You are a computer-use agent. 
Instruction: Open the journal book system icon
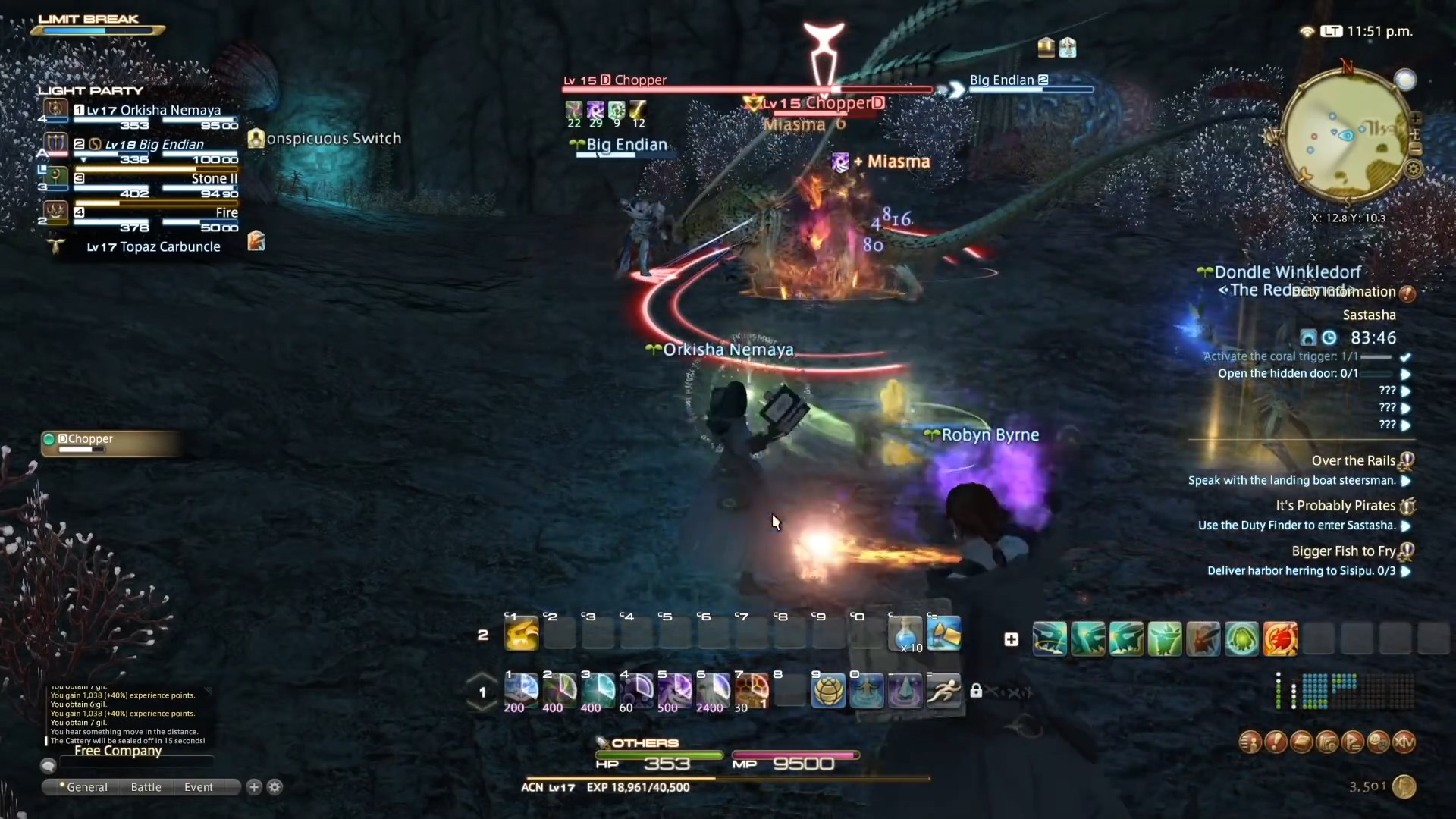[1304, 742]
